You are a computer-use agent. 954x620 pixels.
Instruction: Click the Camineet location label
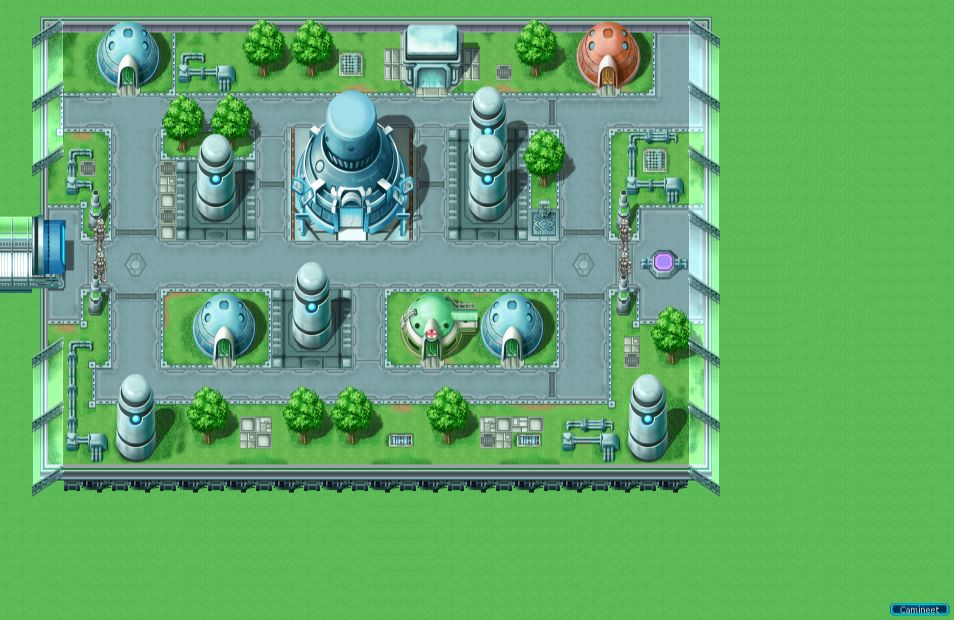[918, 609]
